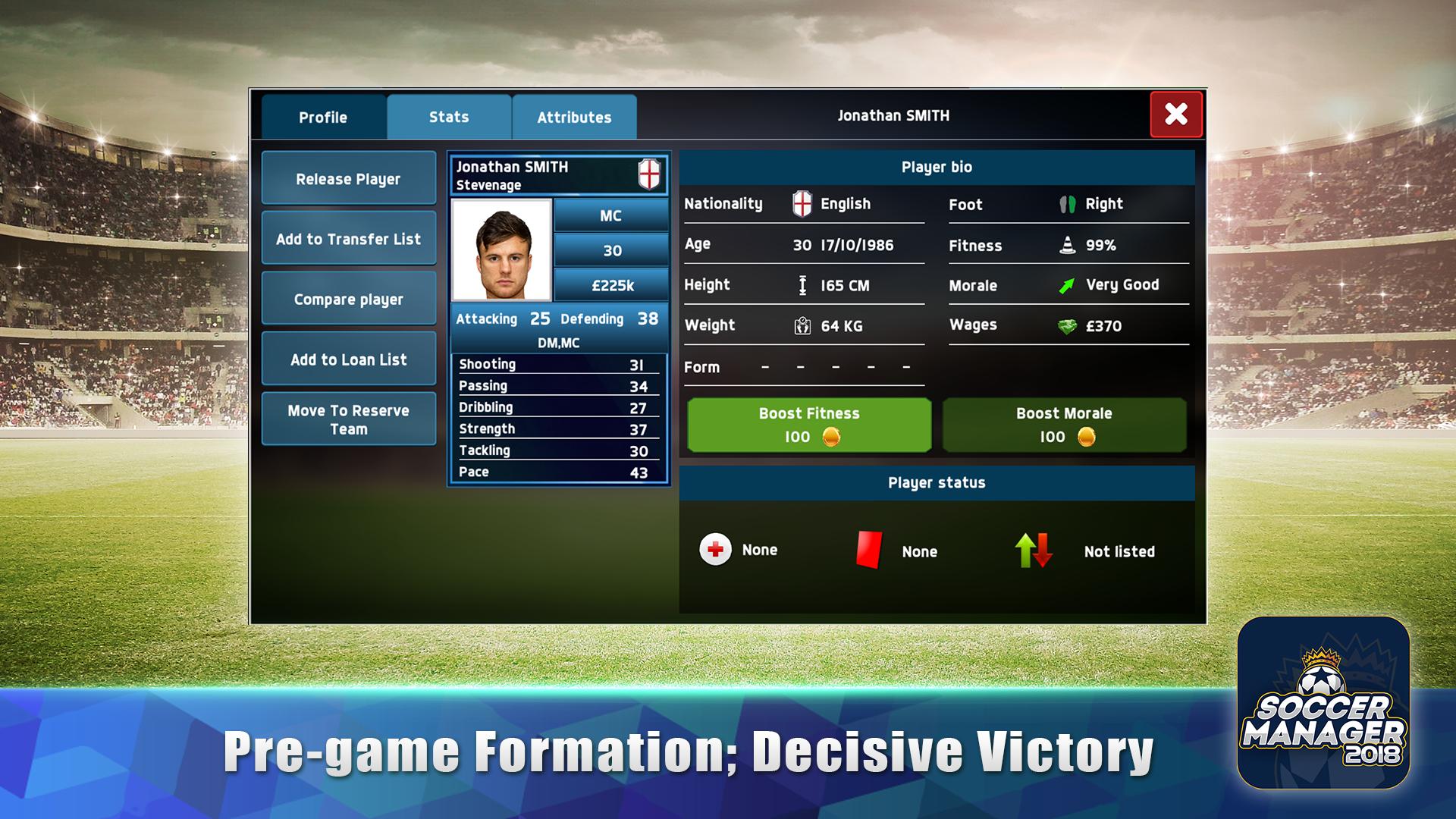Click the green morale arrow icon

[x=1067, y=284]
